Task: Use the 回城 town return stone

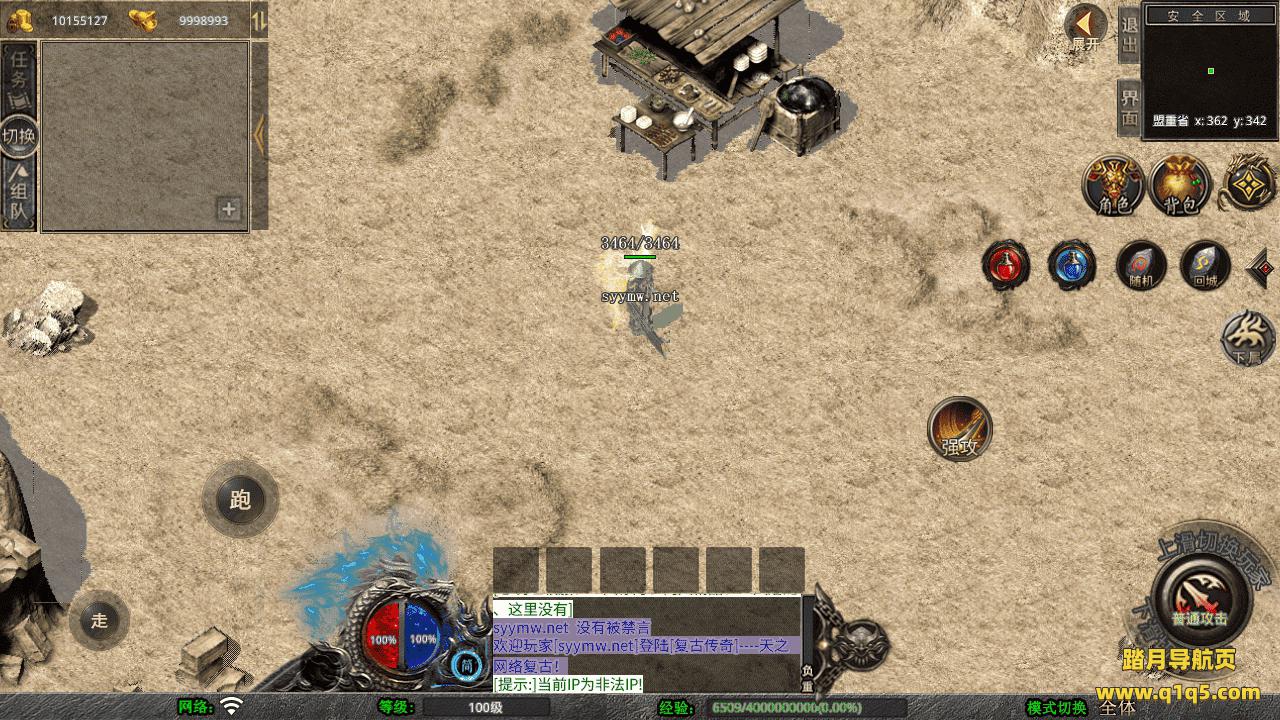Action: [1205, 265]
